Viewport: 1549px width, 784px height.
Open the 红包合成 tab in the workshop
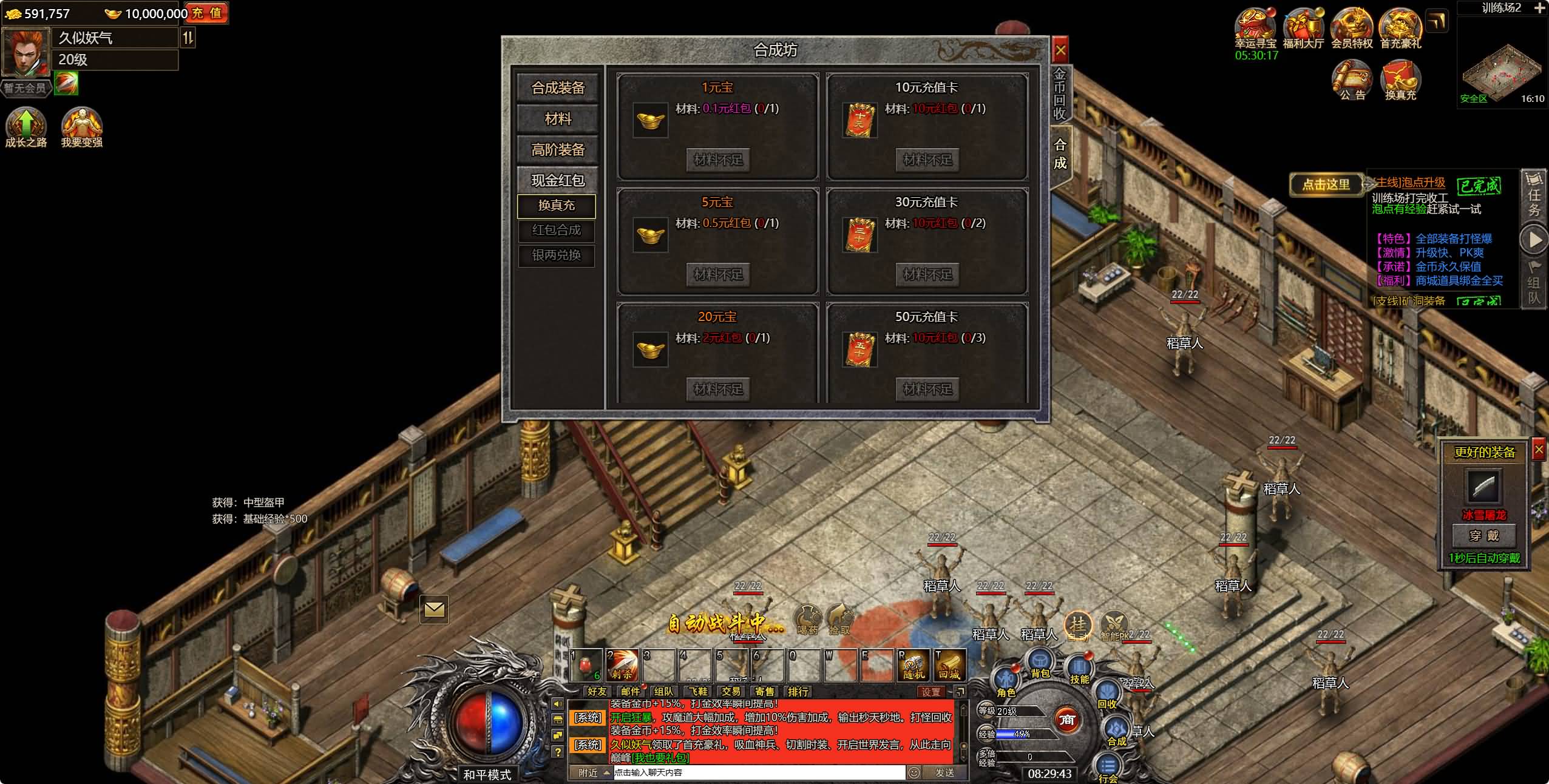coord(556,231)
